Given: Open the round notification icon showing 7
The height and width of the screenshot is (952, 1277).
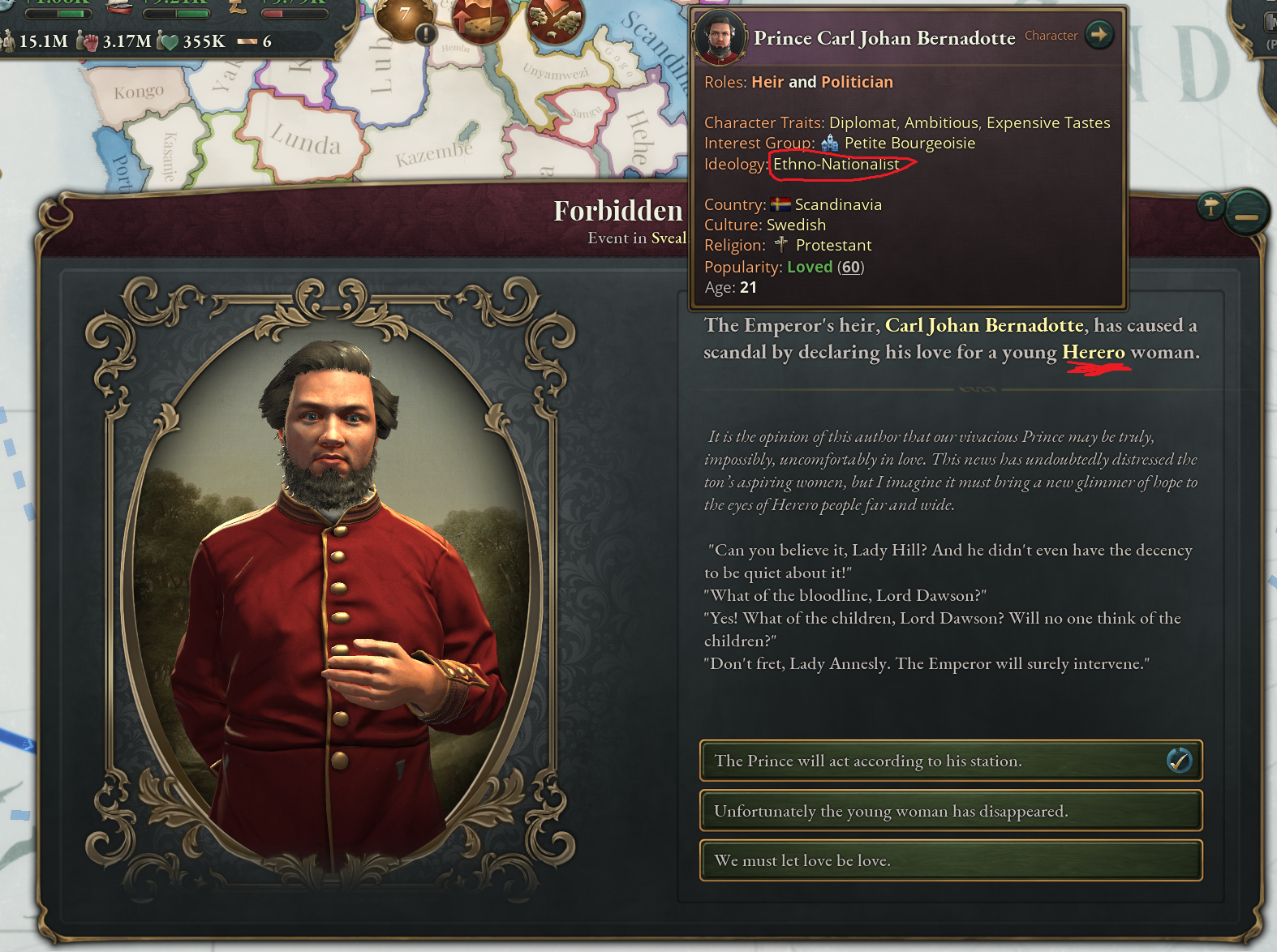Looking at the screenshot, I should coord(406,16).
